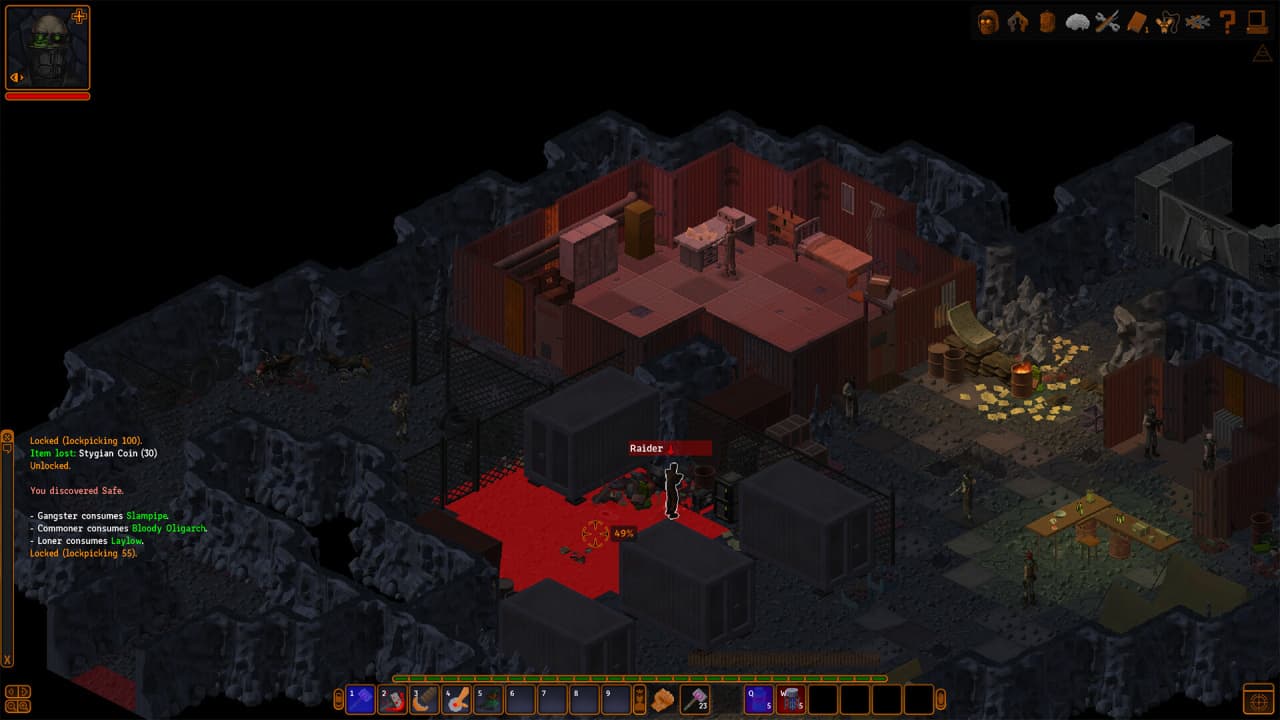Image resolution: width=1280 pixels, height=720 pixels.
Task: Select the hammer weapon slot showing 23
Action: tap(695, 699)
